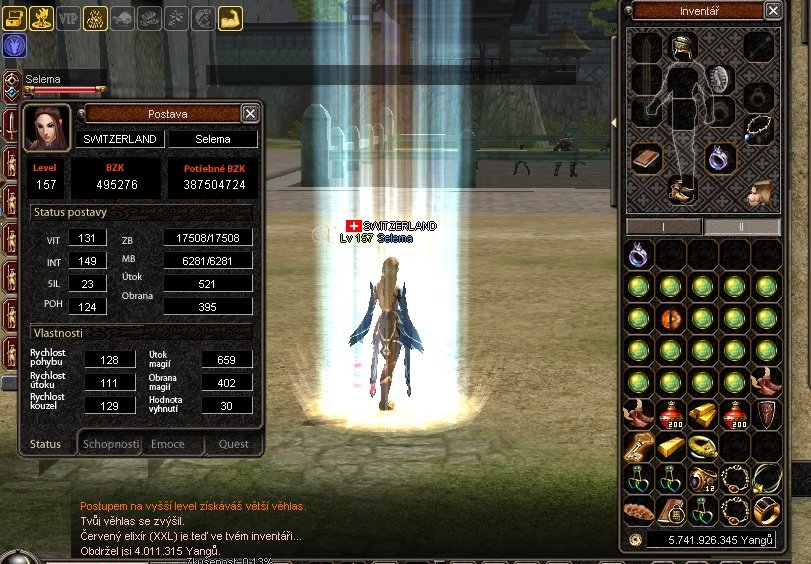811x564 pixels.
Task: Show the Quest tab
Action: pyautogui.click(x=233, y=444)
